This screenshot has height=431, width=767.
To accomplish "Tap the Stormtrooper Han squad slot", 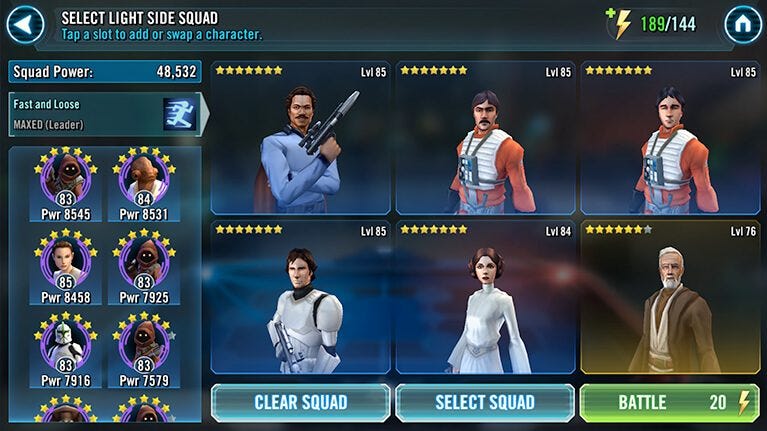I will point(300,297).
